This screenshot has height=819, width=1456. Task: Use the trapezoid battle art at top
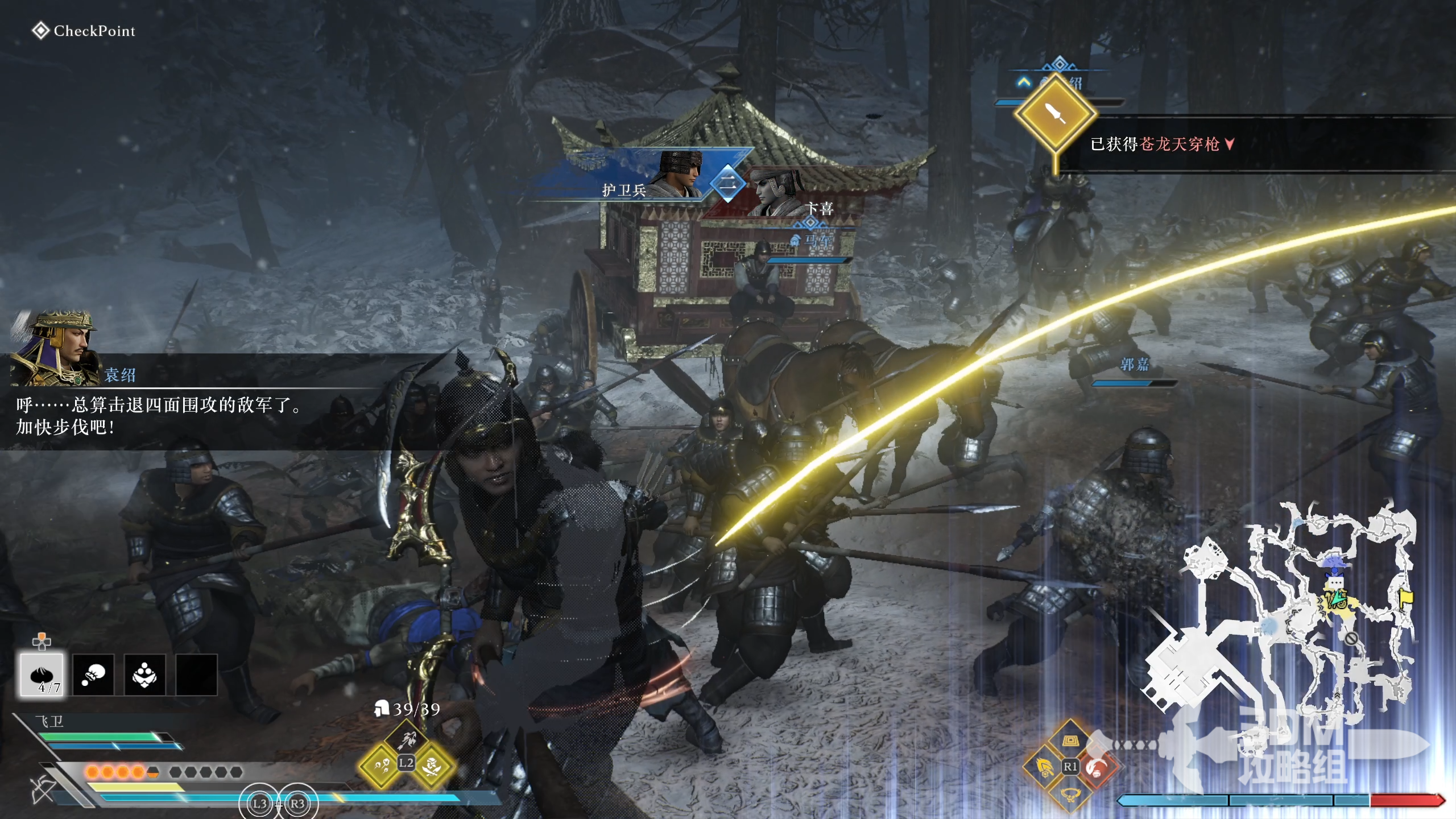pos(1070,742)
